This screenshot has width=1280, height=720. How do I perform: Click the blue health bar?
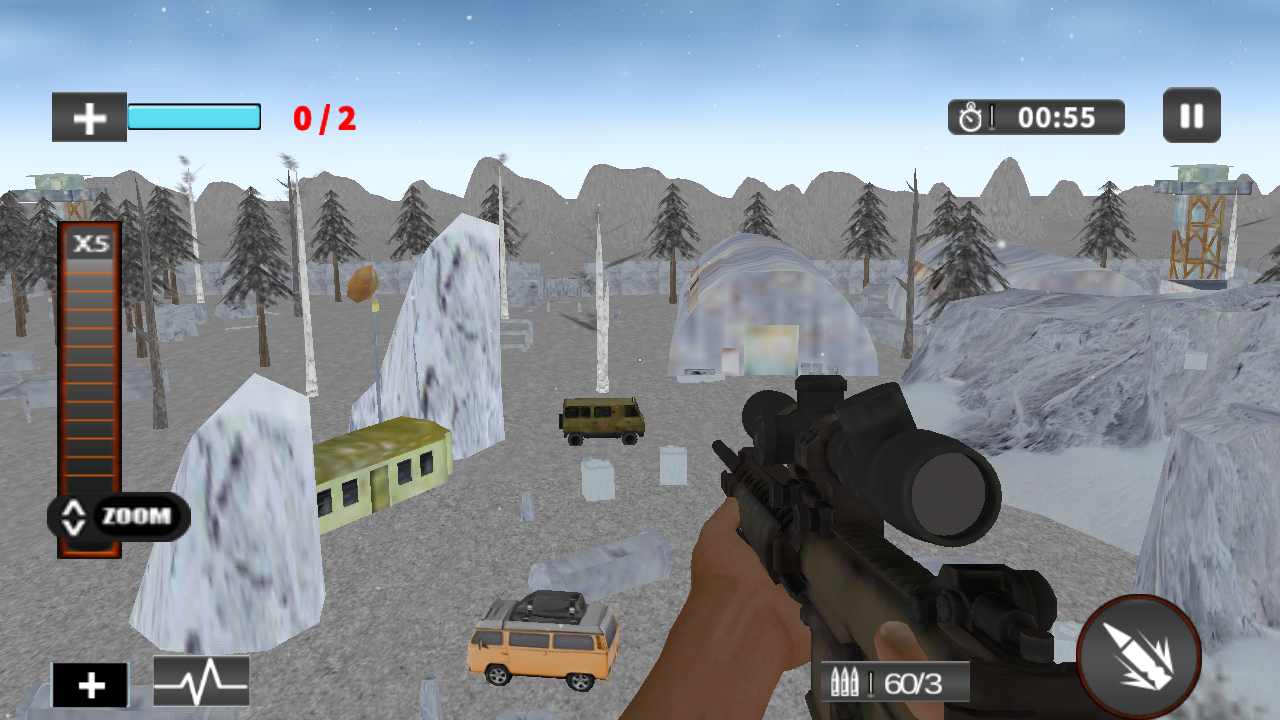194,116
